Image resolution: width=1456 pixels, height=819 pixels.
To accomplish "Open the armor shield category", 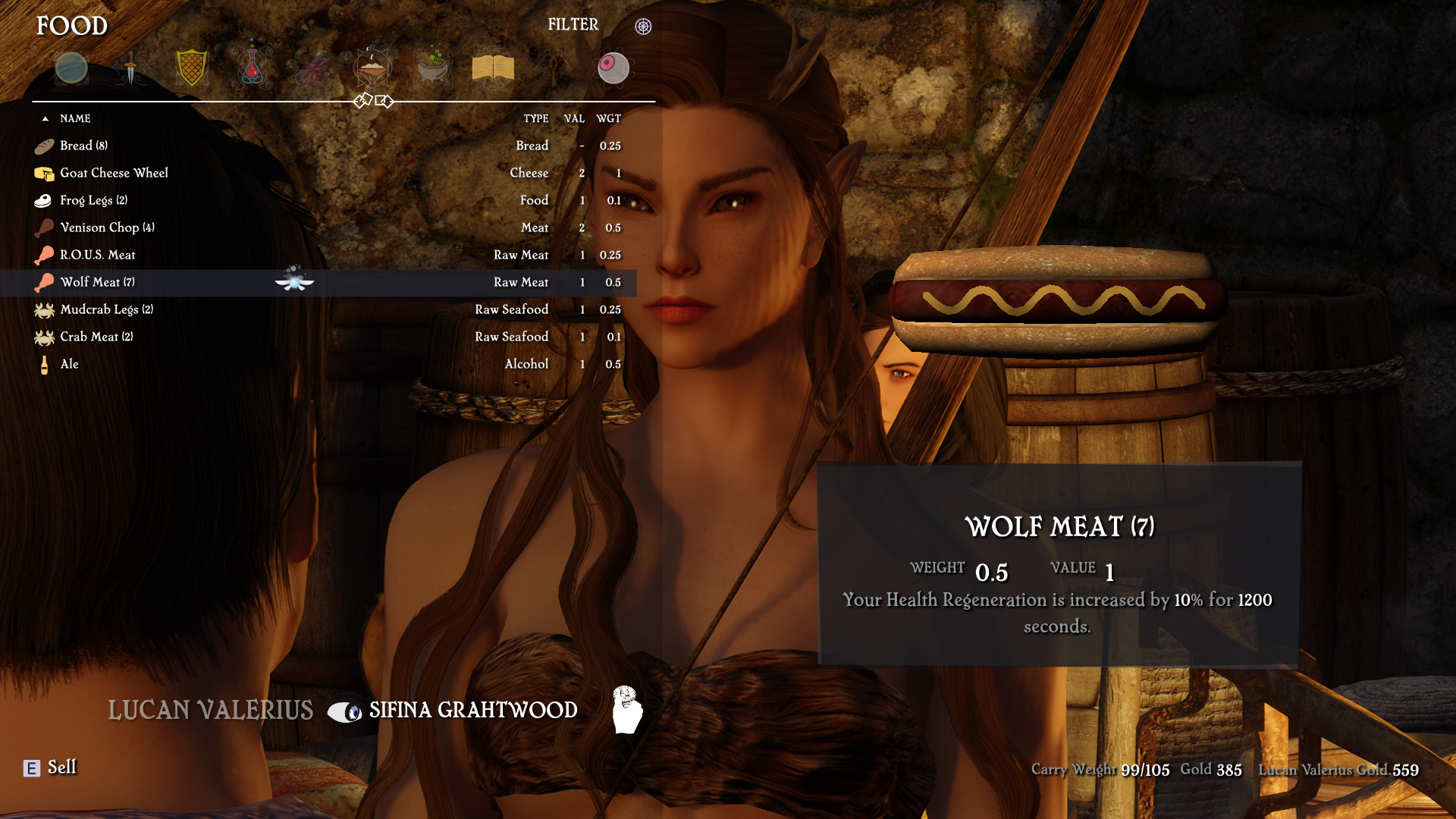I will click(x=191, y=68).
